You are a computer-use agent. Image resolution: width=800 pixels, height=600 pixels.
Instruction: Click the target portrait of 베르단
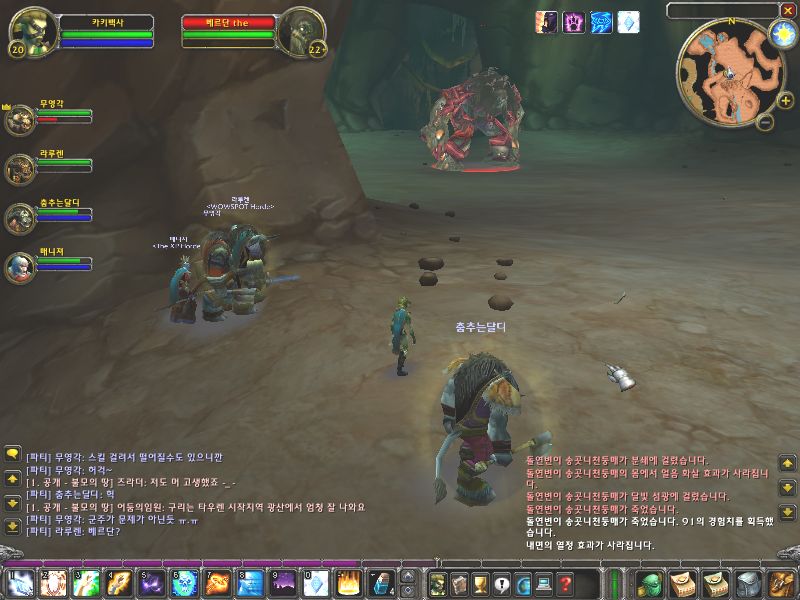299,30
